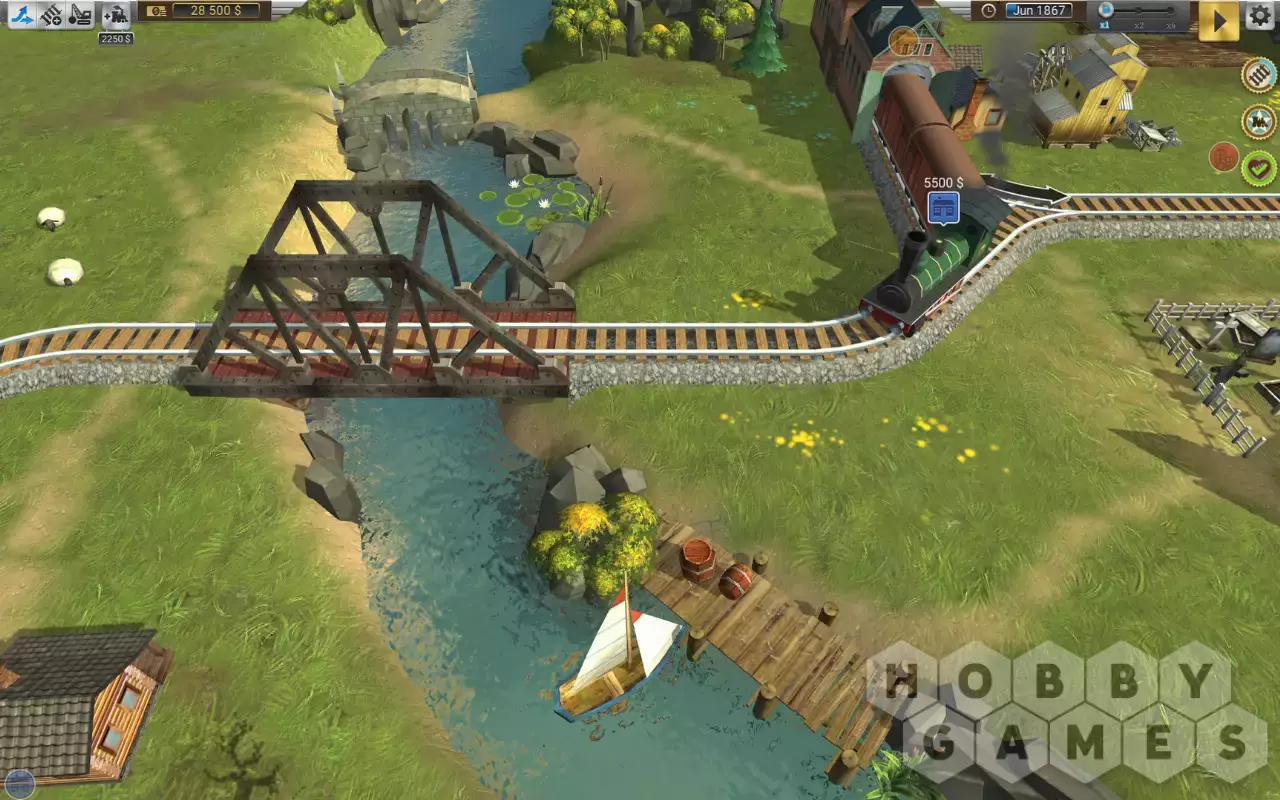
Task: Activate the demolition crane tool
Action: pyautogui.click(x=81, y=14)
